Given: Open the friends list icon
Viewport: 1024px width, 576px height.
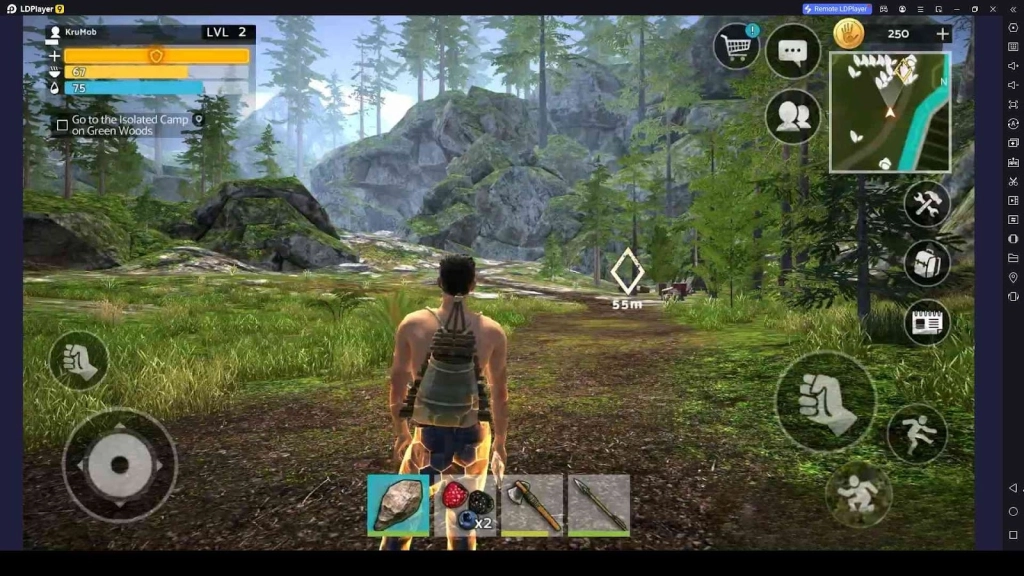Looking at the screenshot, I should [792, 117].
